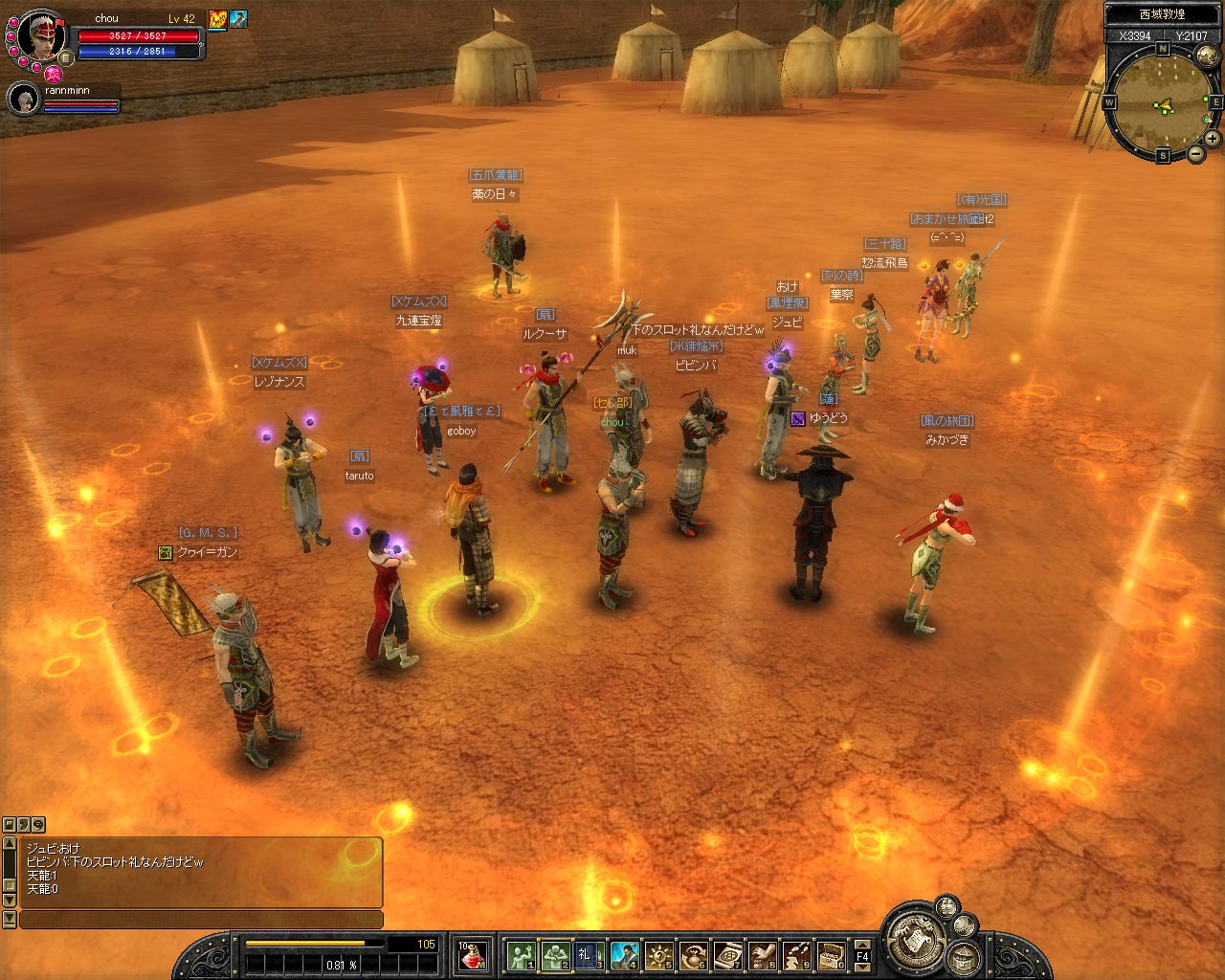
Task: Select the hand icon in slot 8
Action: point(762,955)
